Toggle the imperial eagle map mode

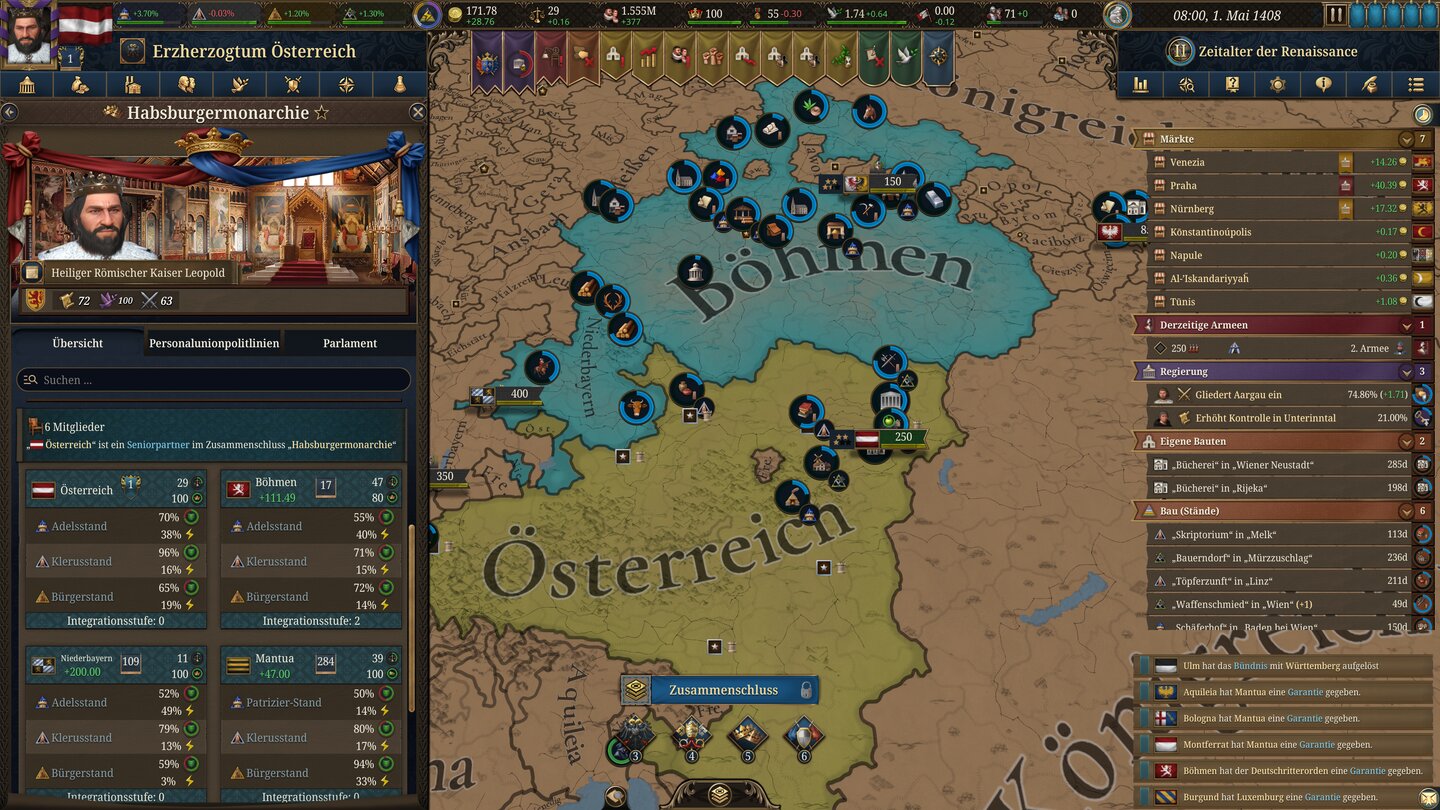coord(635,732)
